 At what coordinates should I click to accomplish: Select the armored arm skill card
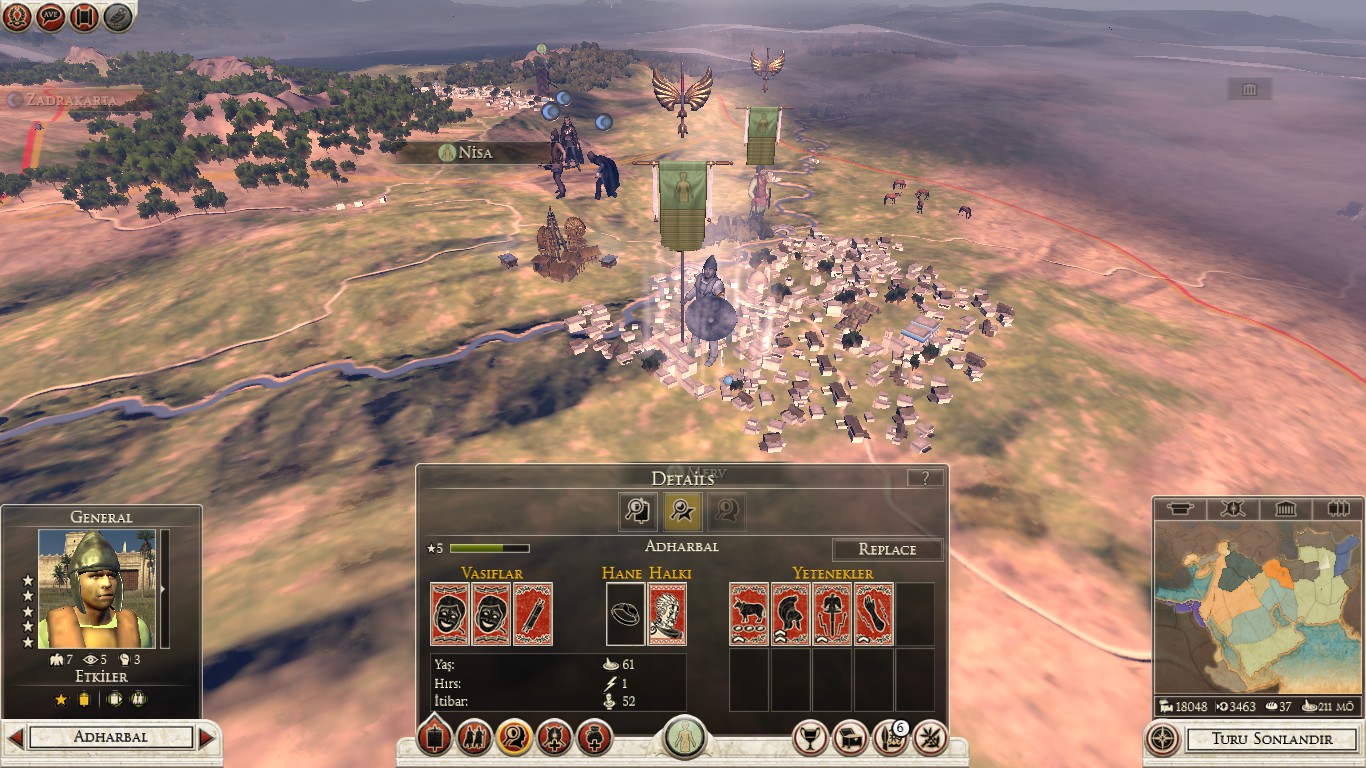pos(874,614)
